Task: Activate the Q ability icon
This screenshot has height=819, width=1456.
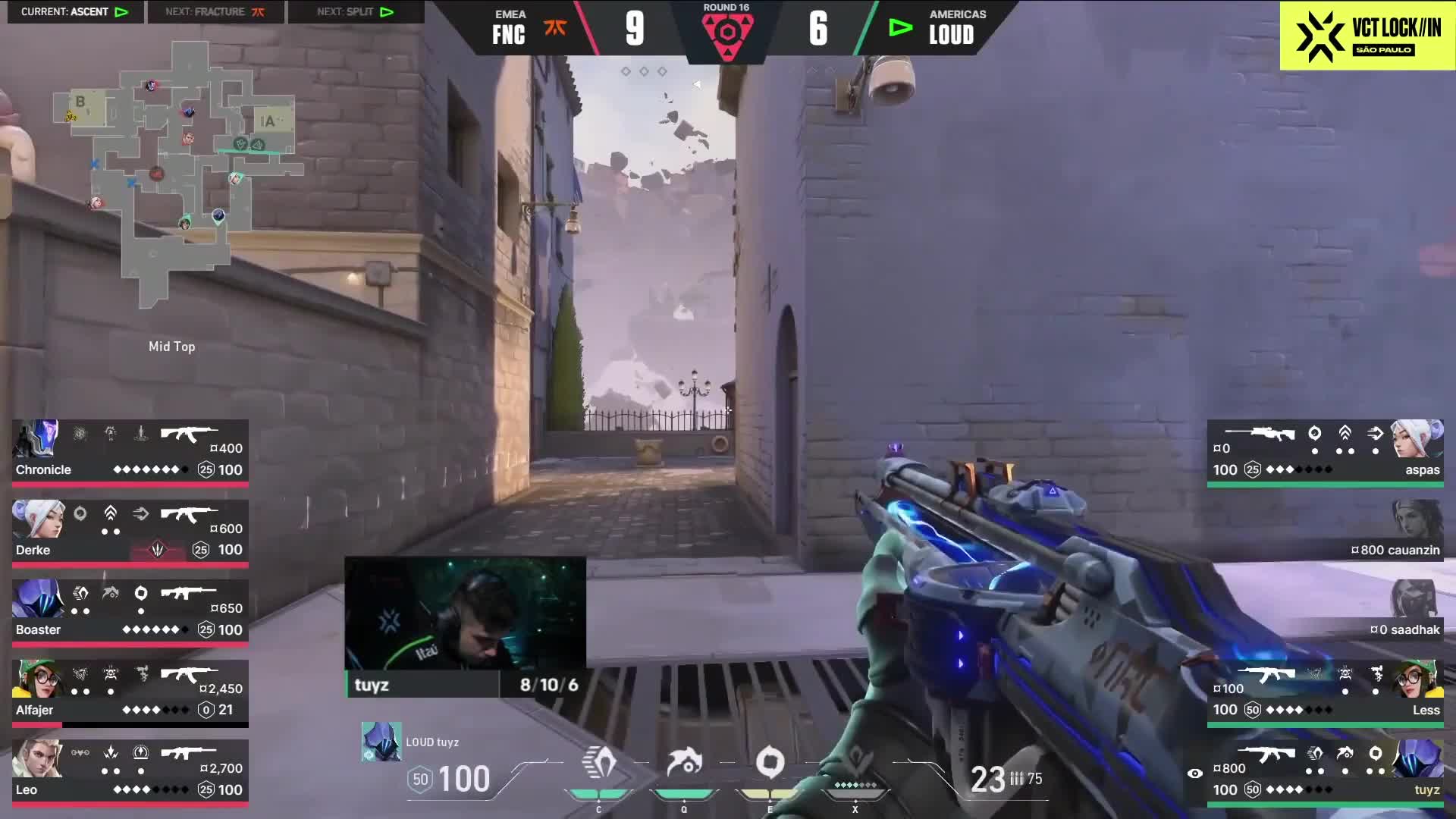Action: (684, 763)
